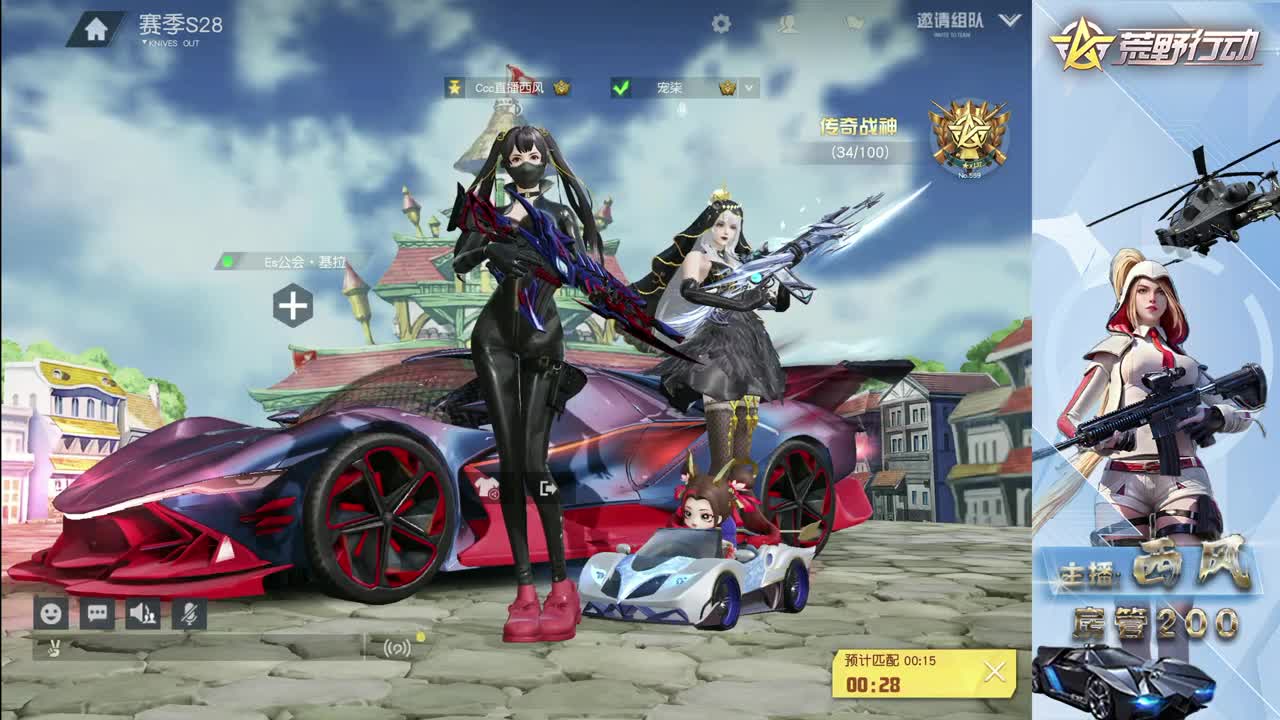1280x720 pixels.
Task: Expand the dropdown arrow next to 邀请组队
Action: (1008, 22)
